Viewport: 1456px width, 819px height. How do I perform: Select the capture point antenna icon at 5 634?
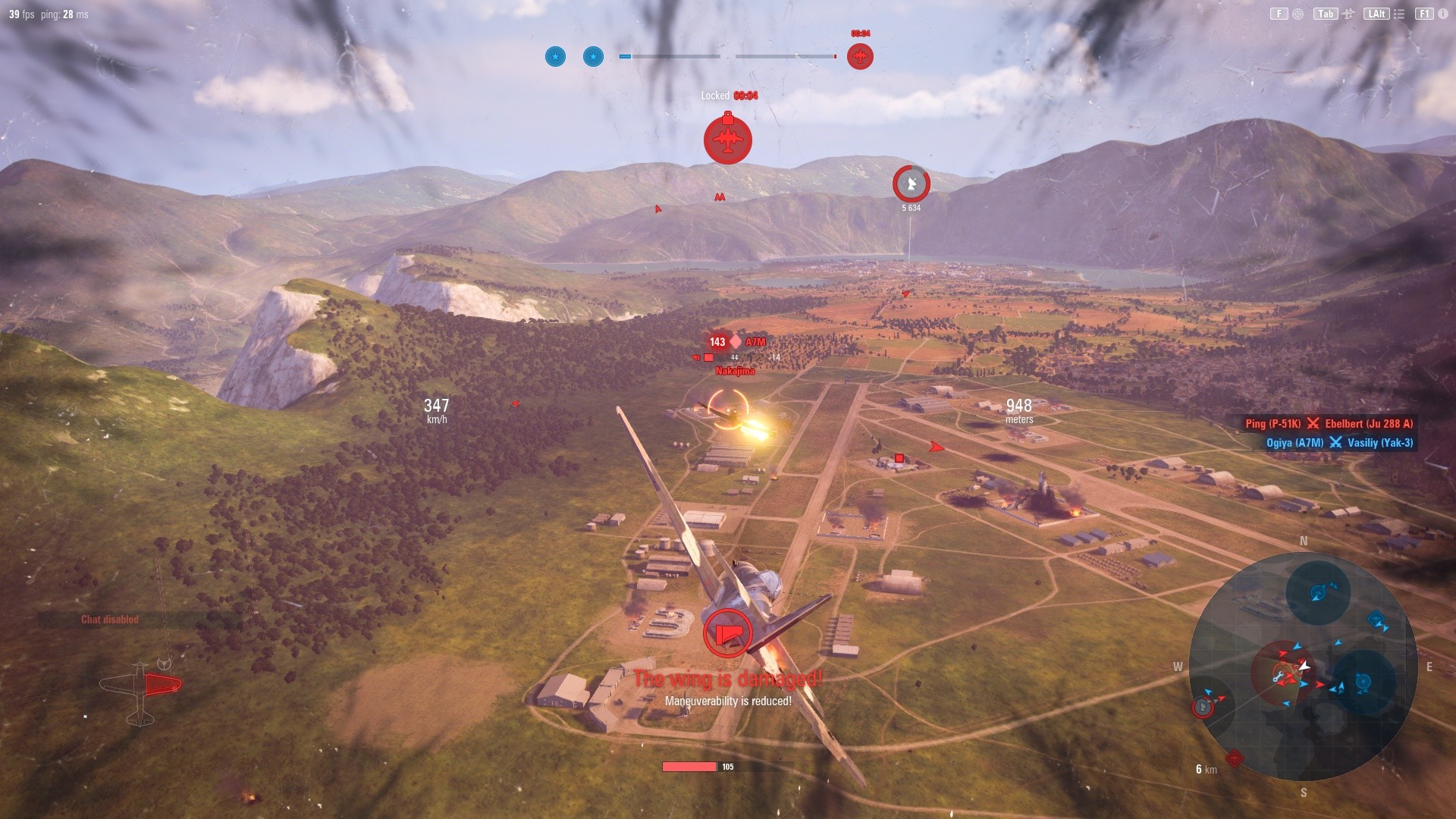point(910,183)
